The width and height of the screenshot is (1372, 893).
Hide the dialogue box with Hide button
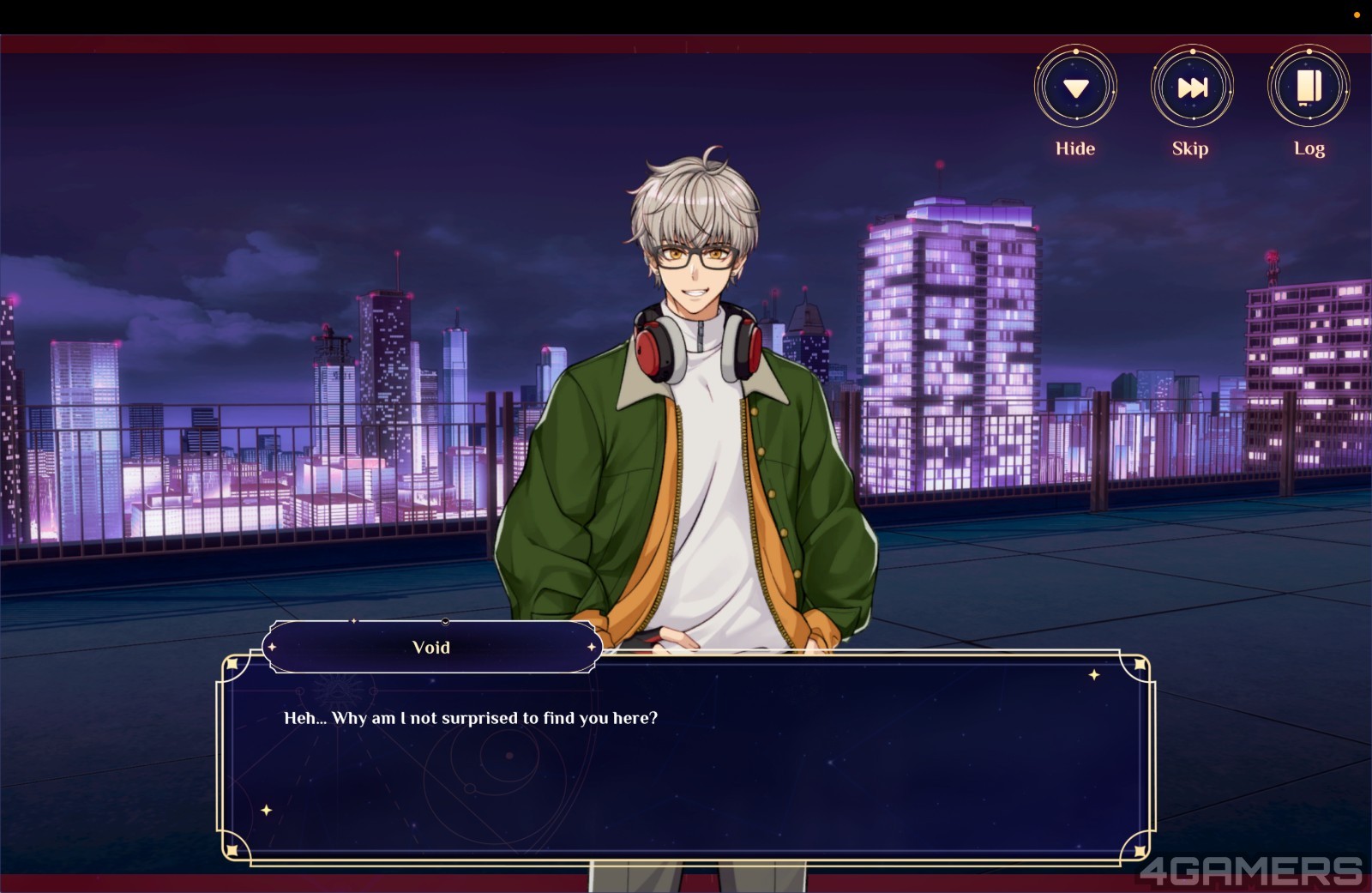1075,87
